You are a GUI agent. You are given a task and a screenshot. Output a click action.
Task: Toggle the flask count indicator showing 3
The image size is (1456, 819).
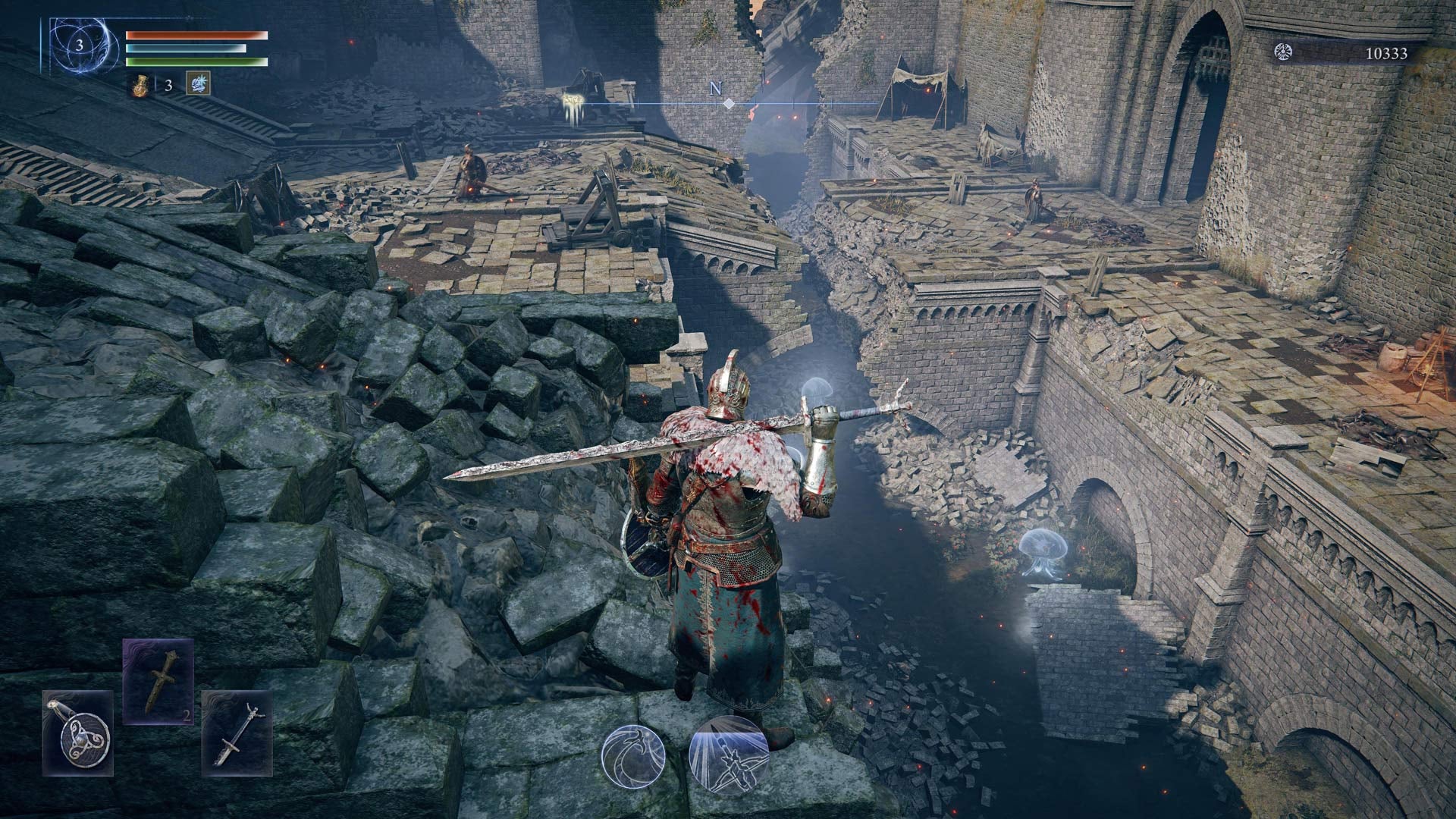(x=168, y=85)
